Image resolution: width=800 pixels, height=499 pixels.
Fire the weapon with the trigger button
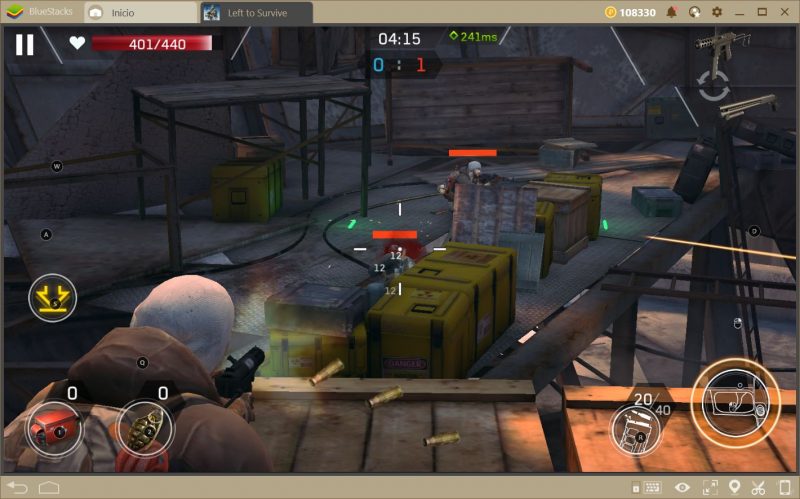(x=734, y=402)
